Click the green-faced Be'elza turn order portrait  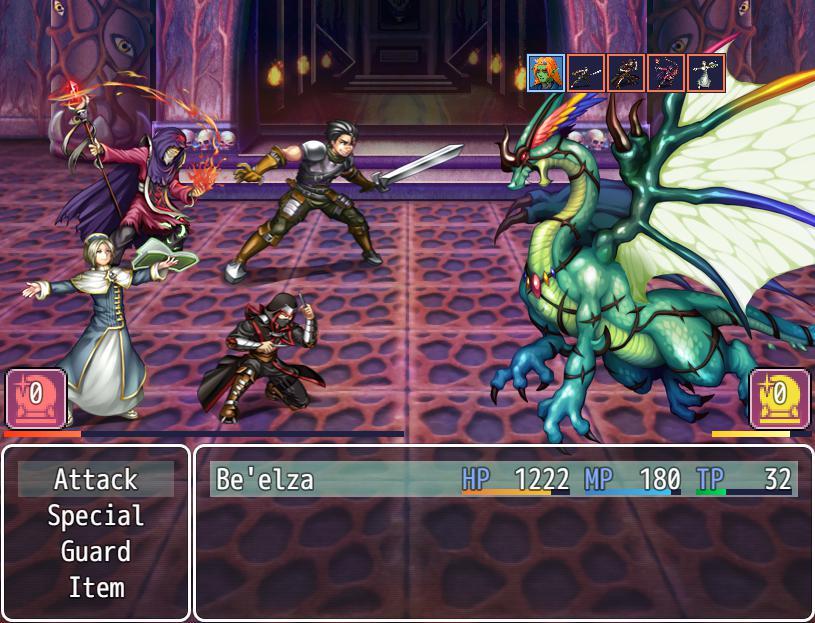point(546,73)
